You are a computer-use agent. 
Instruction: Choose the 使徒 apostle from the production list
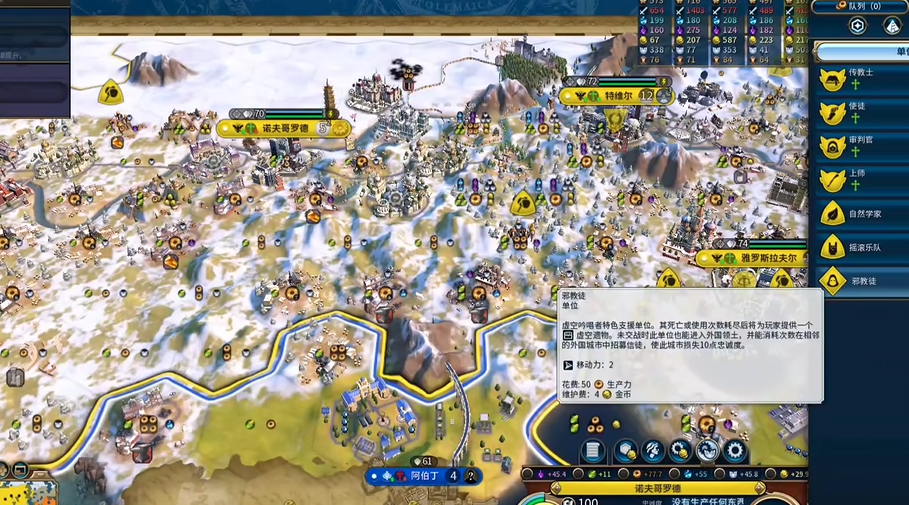[860, 112]
